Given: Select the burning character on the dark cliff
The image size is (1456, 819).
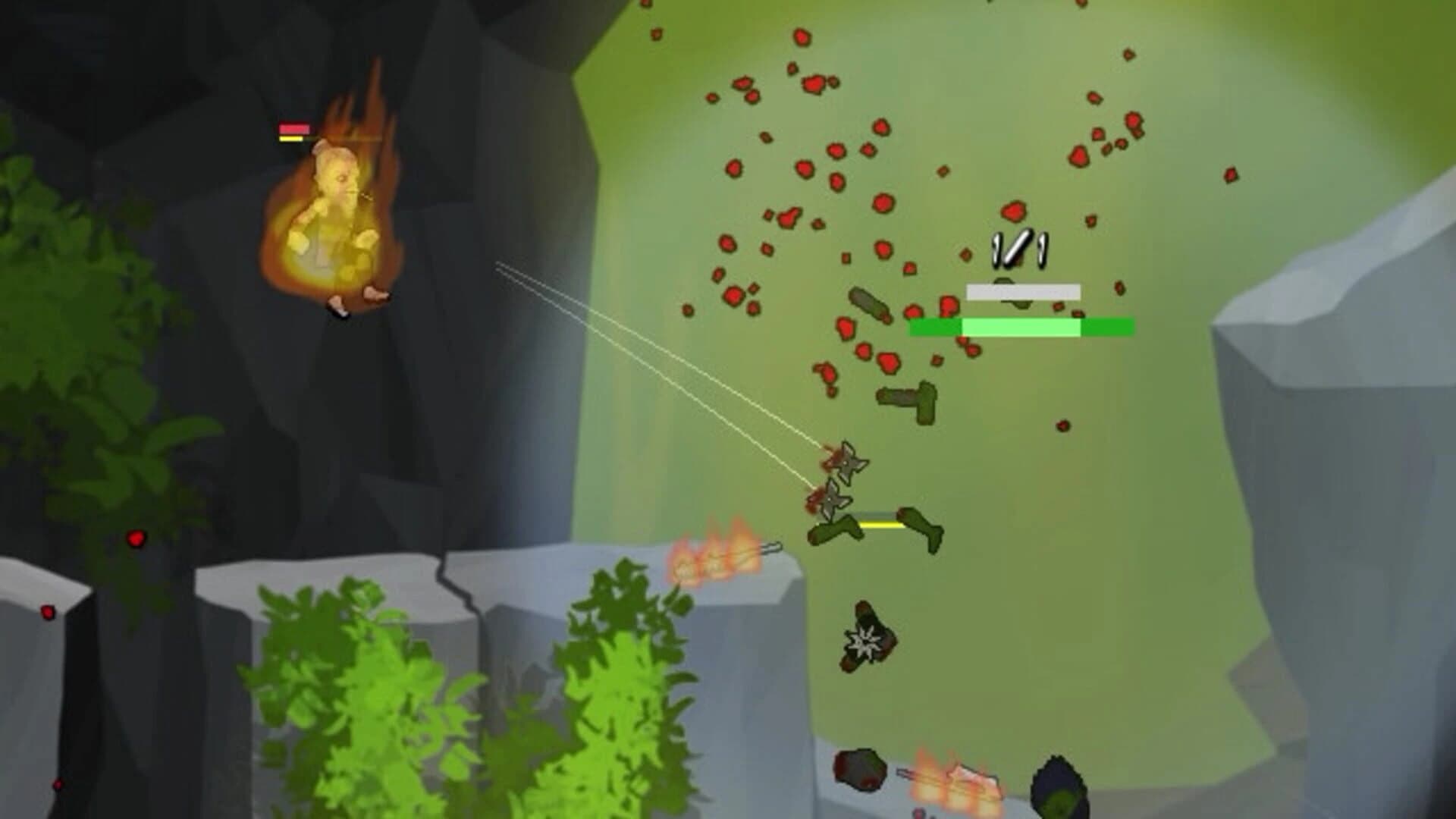Looking at the screenshot, I should pyautogui.click(x=337, y=220).
